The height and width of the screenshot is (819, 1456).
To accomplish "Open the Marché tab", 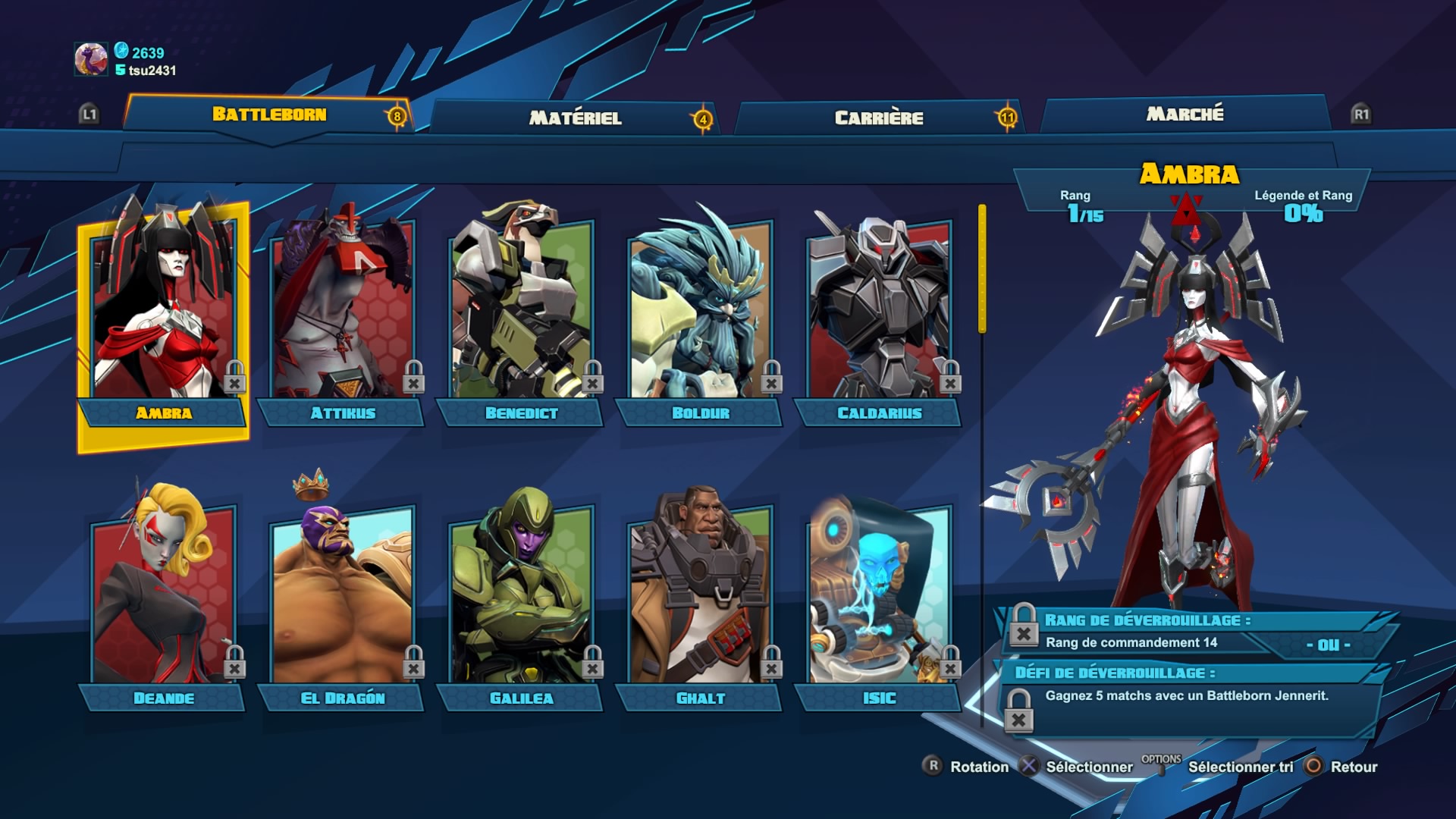I will click(1185, 114).
